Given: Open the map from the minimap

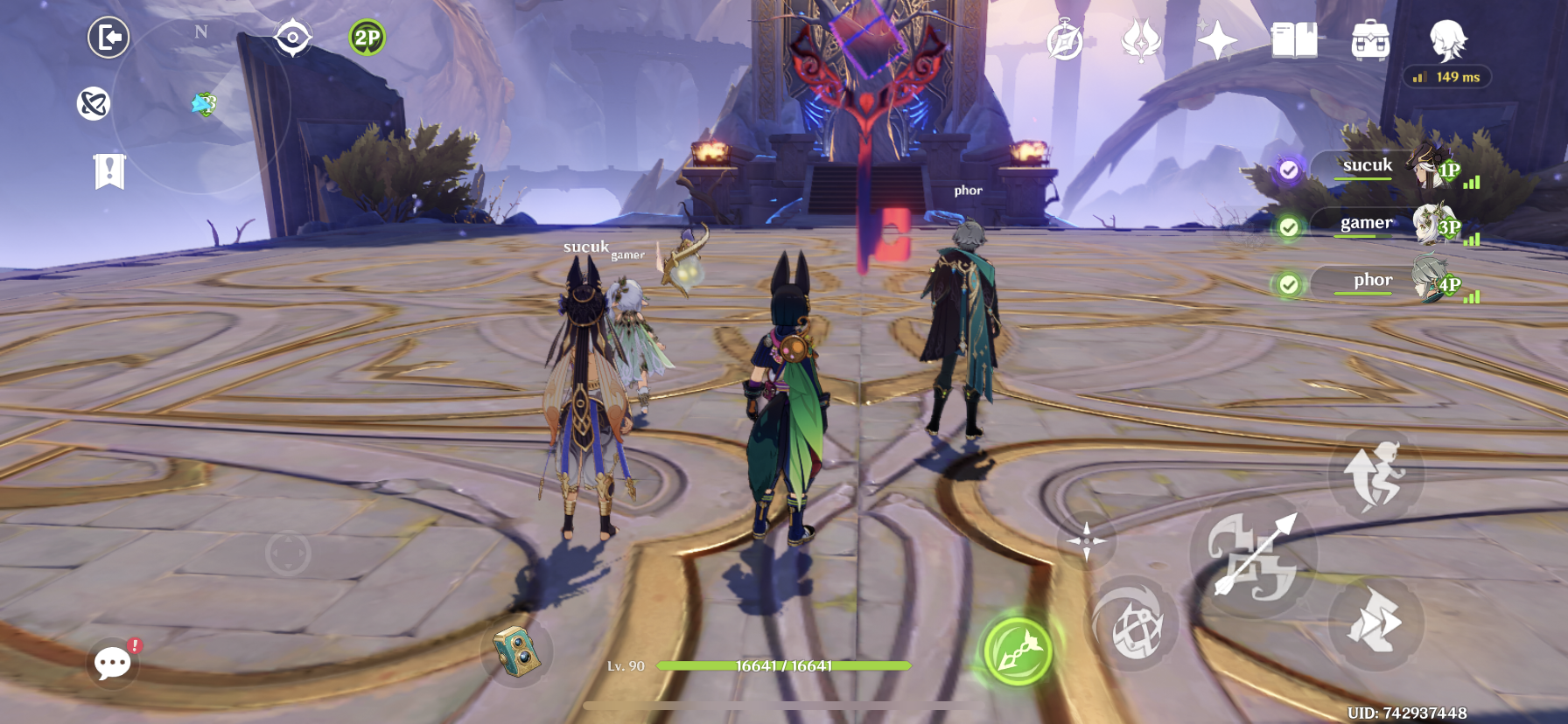Looking at the screenshot, I should tap(295, 37).
